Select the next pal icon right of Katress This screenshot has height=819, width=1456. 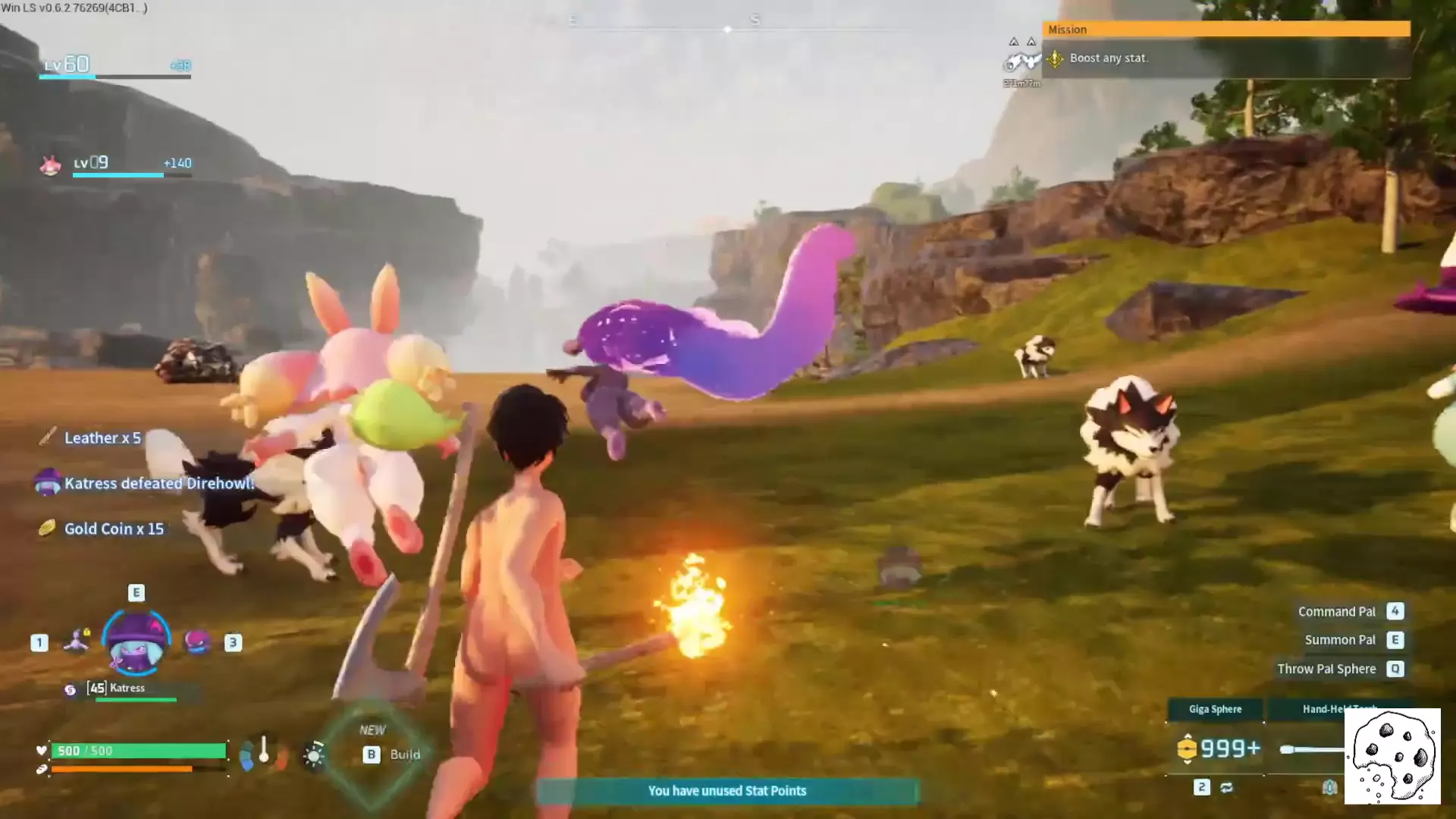tap(197, 642)
